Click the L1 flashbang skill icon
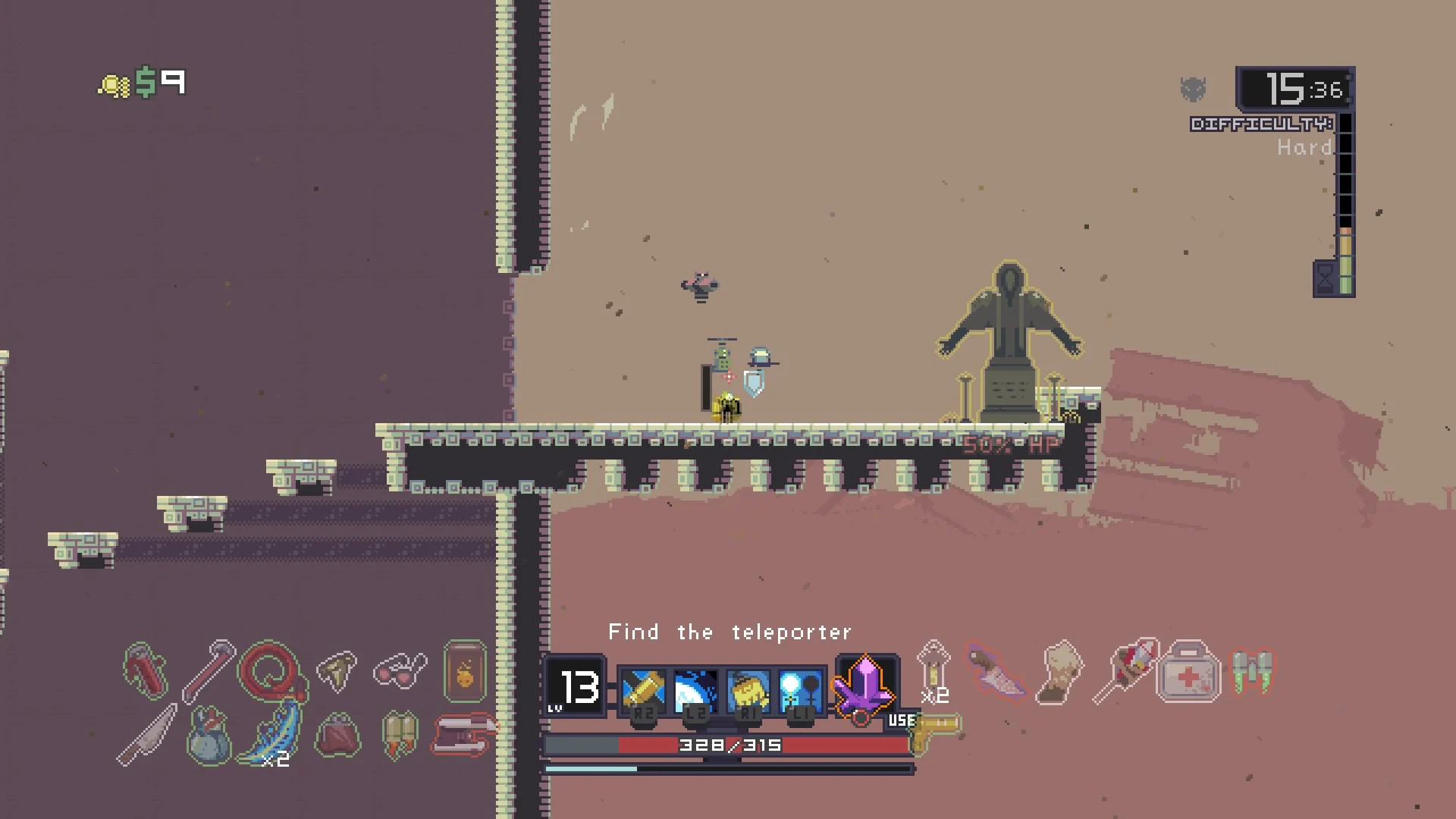Screen dimensions: 1456x819 [802, 690]
